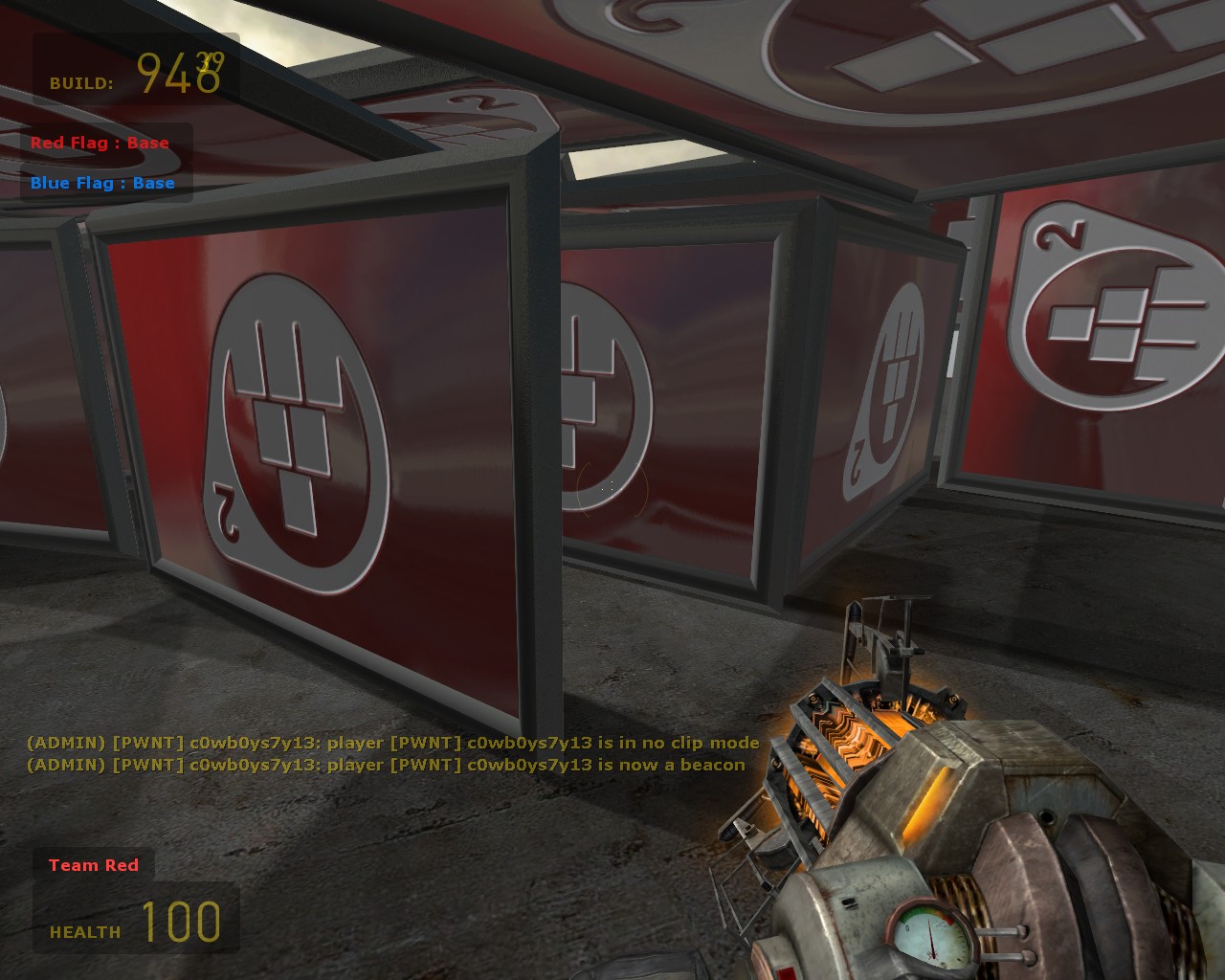Click the chat line about the beacon
The image size is (1225, 980).
(x=385, y=765)
